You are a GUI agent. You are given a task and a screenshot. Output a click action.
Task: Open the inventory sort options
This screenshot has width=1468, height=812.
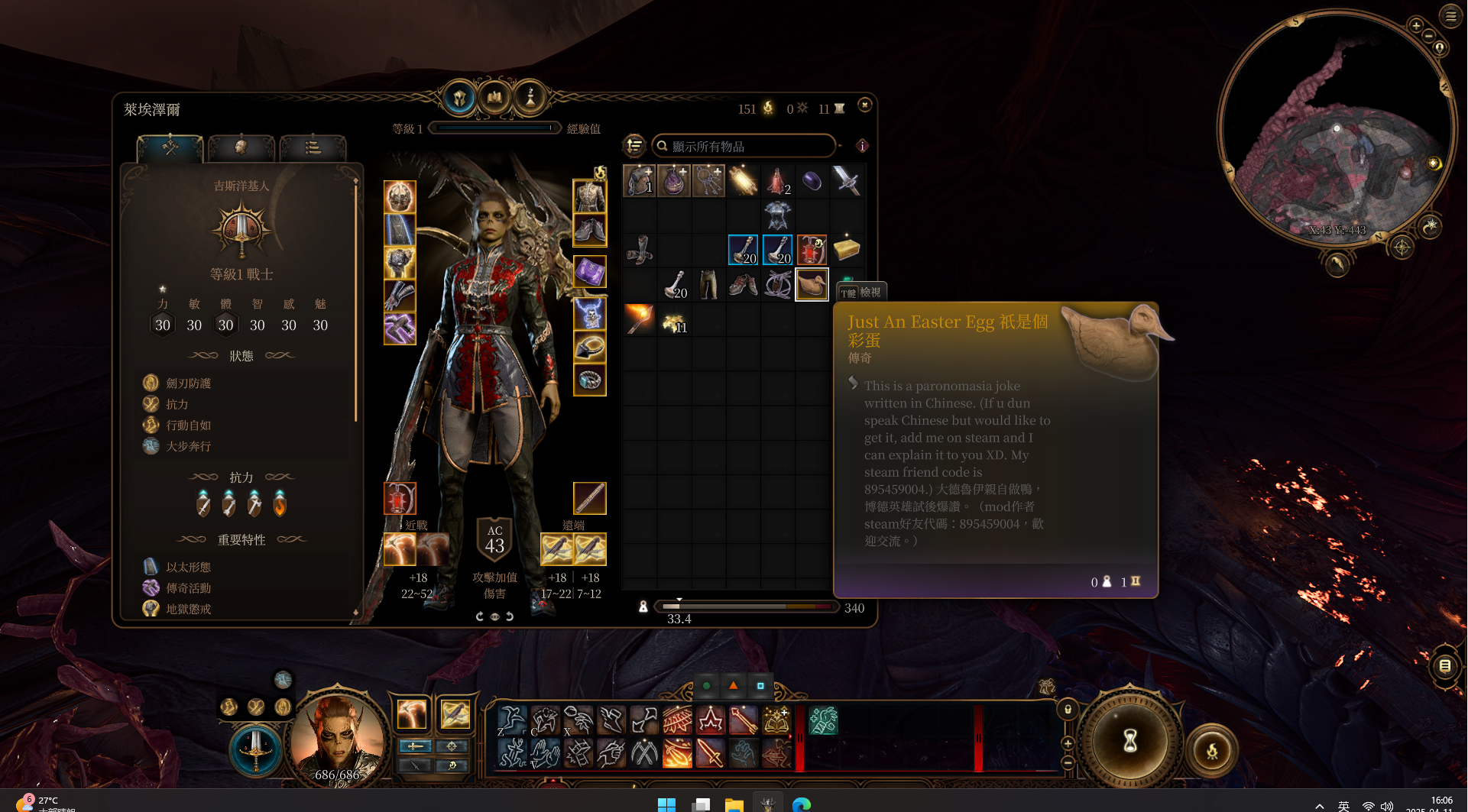[634, 146]
